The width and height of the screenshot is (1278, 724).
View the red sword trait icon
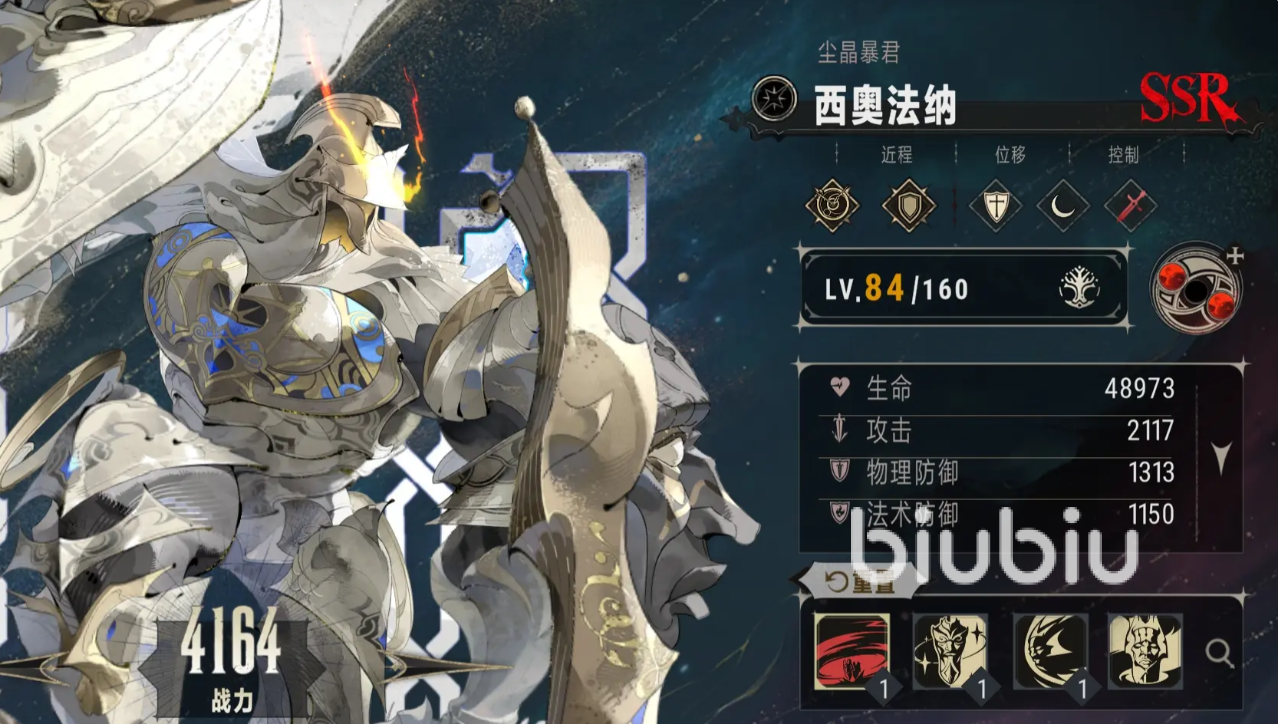(1131, 206)
